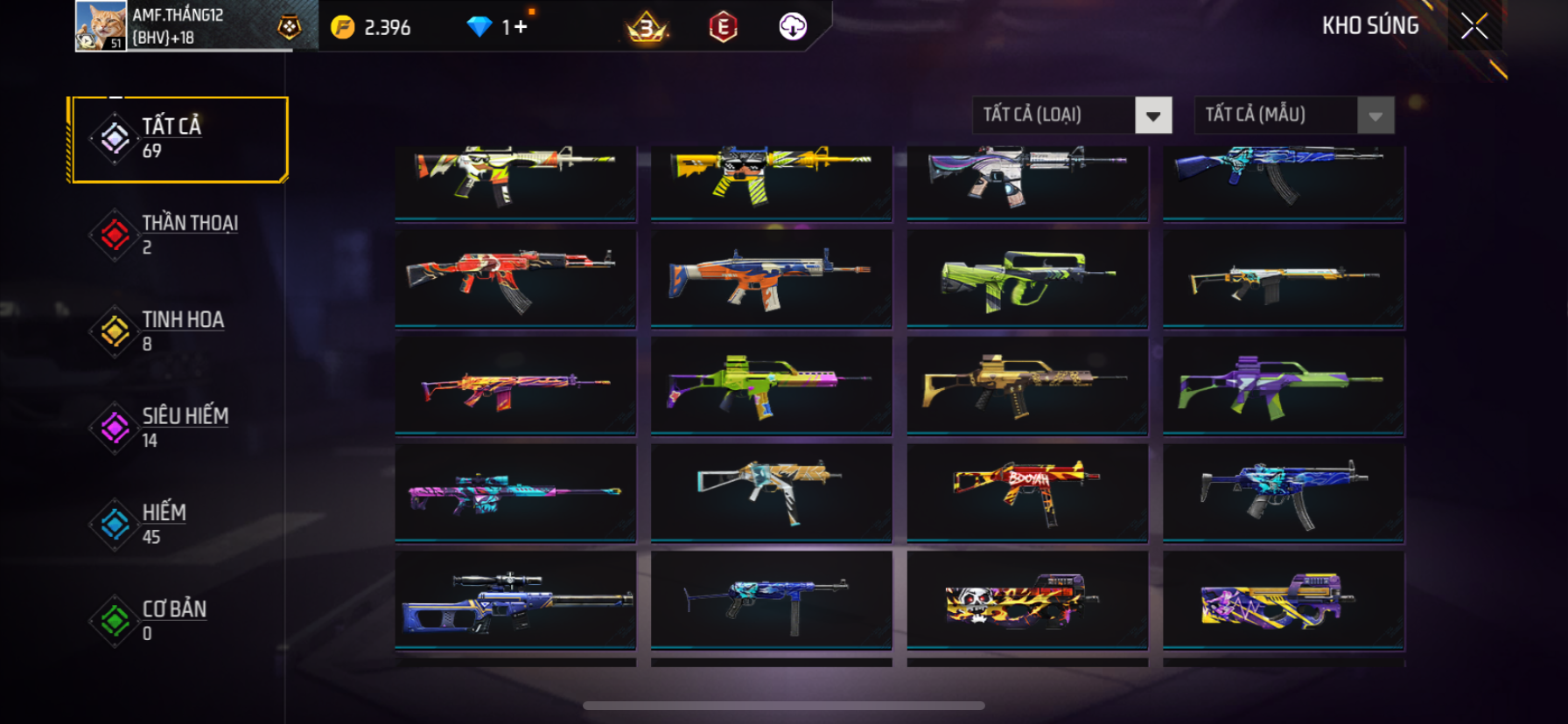The image size is (1568, 724).
Task: Add diamonds with the plus button
Action: click(521, 27)
